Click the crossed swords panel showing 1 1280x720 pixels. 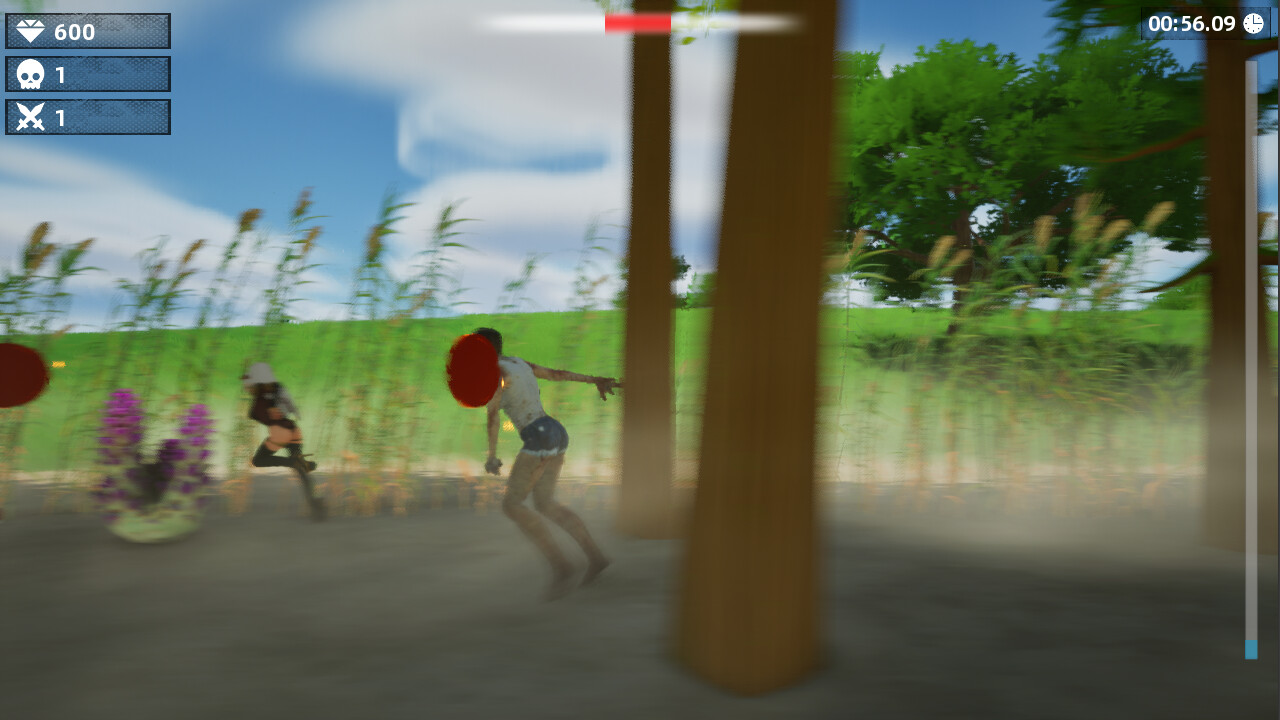pyautogui.click(x=88, y=116)
